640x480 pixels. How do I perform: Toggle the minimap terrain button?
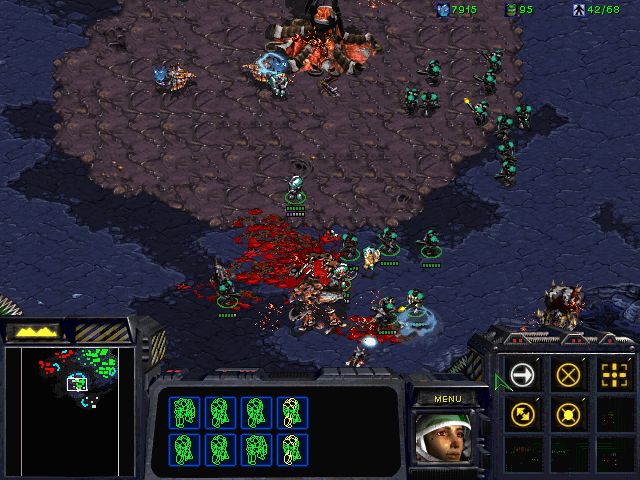(x=31, y=331)
